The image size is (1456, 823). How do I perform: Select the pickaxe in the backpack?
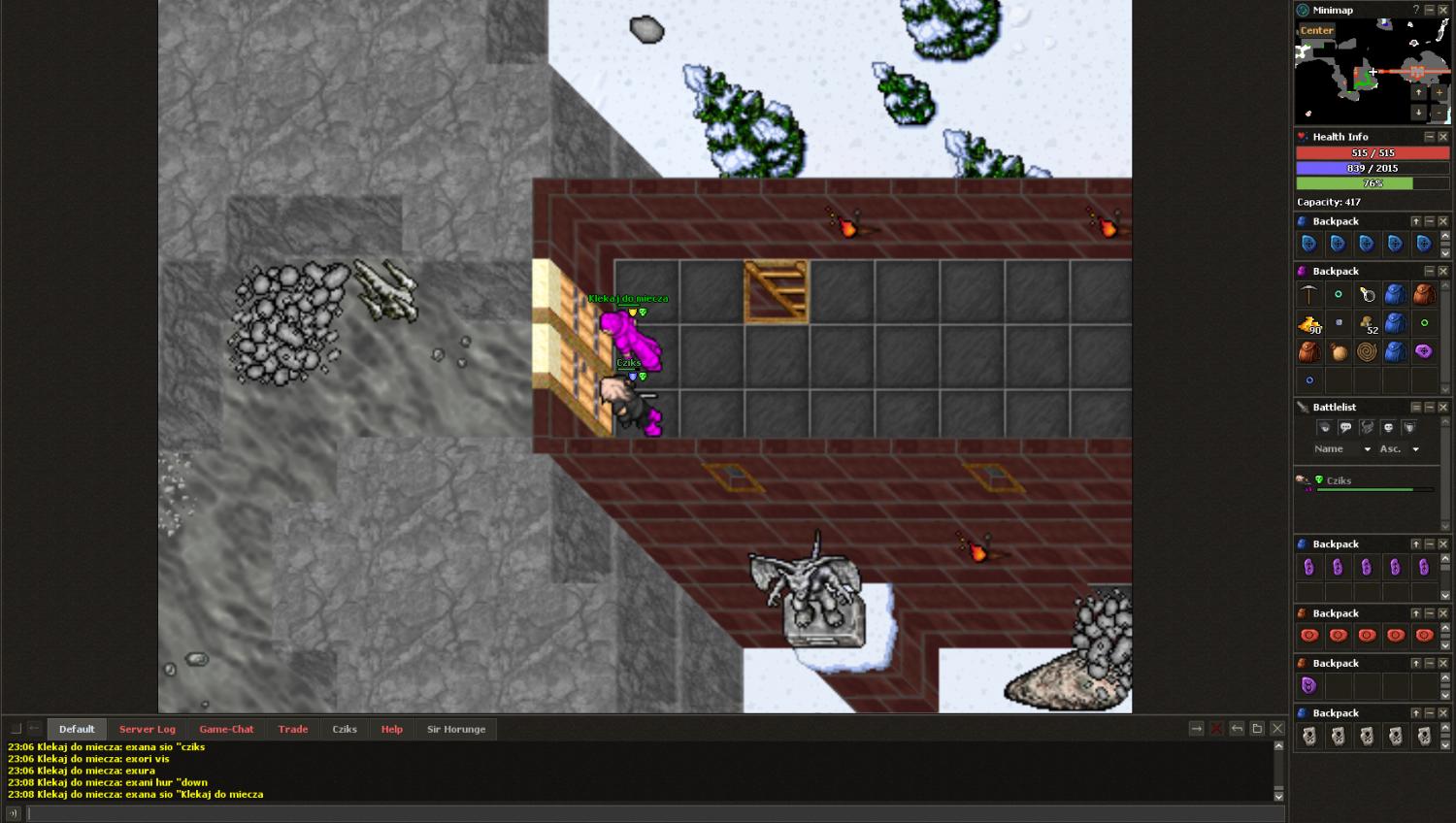tap(1309, 294)
